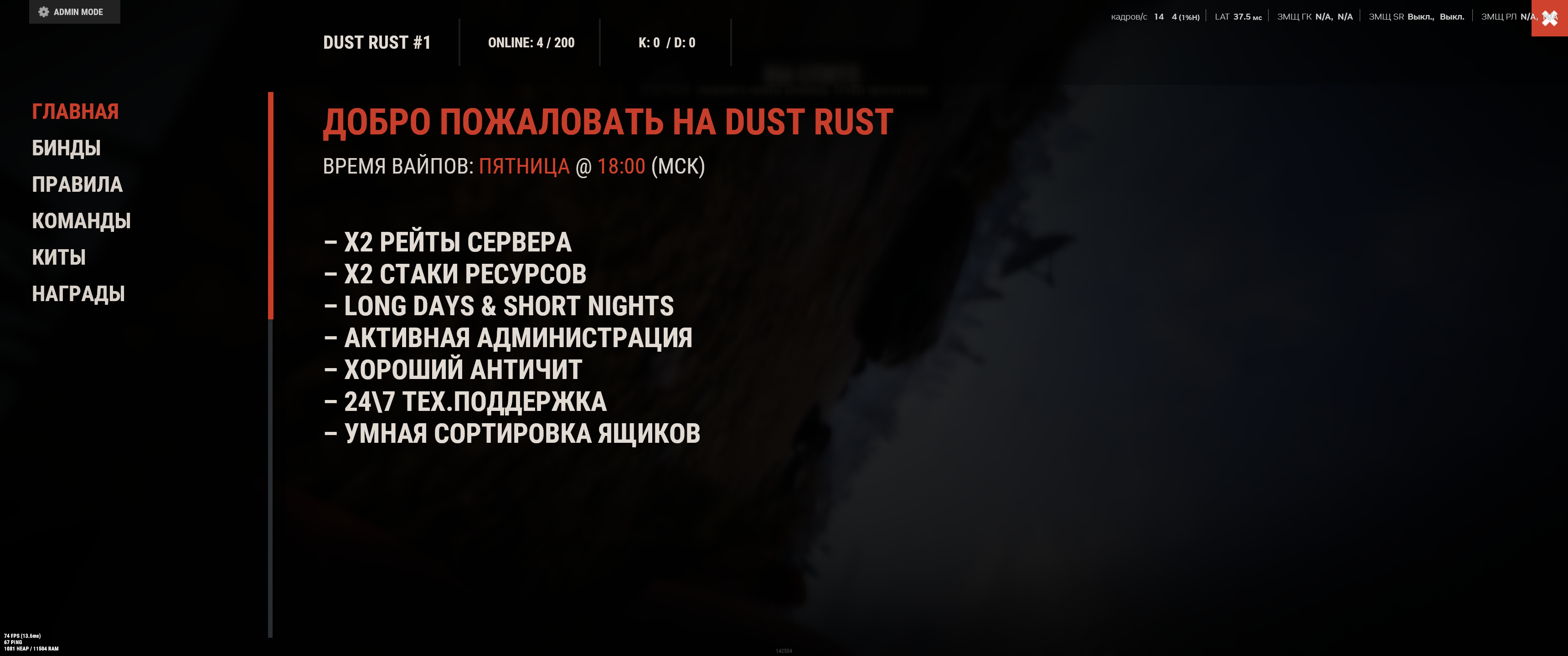View the Награды section
This screenshot has height=656, width=1568.
click(78, 294)
